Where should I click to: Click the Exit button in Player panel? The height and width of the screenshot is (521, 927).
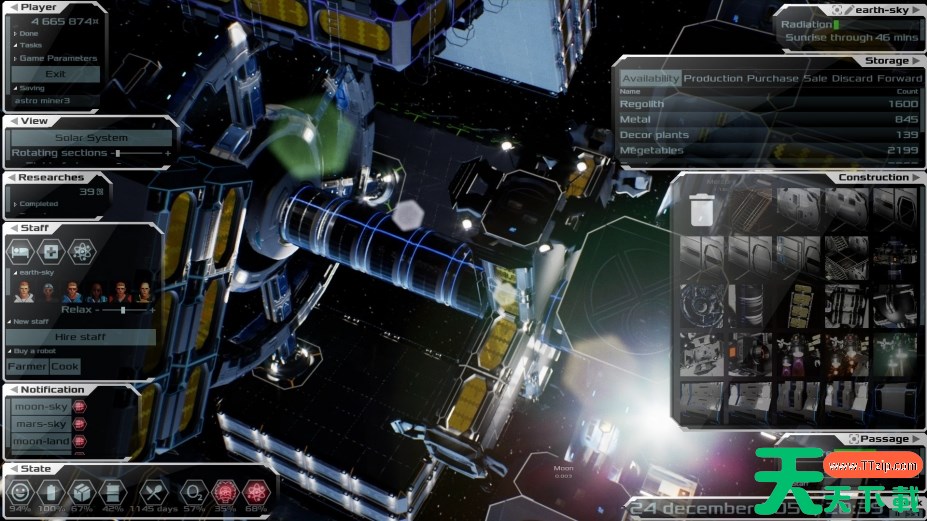tap(56, 74)
